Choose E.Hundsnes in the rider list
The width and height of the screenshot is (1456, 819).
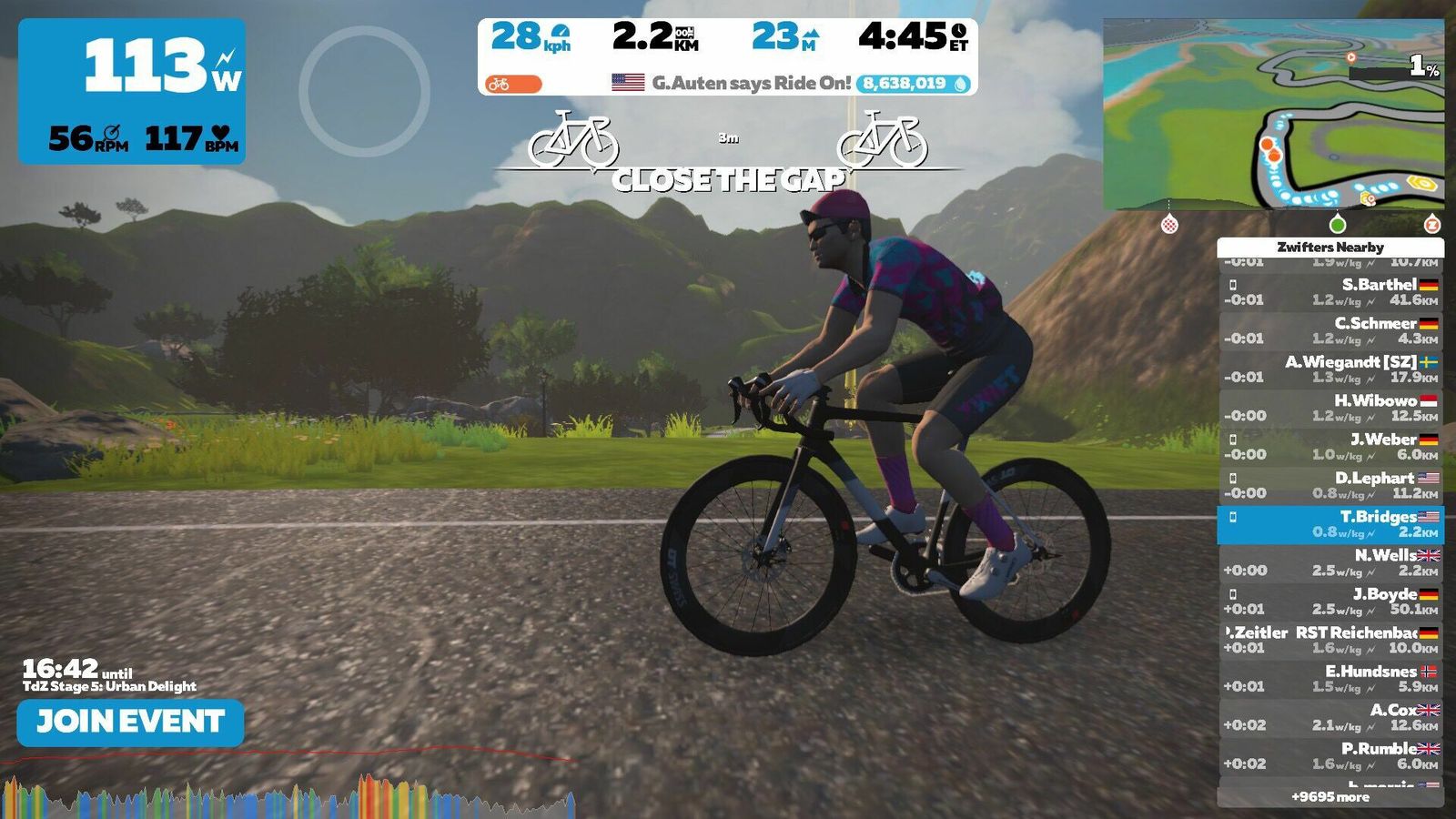tap(1330, 679)
